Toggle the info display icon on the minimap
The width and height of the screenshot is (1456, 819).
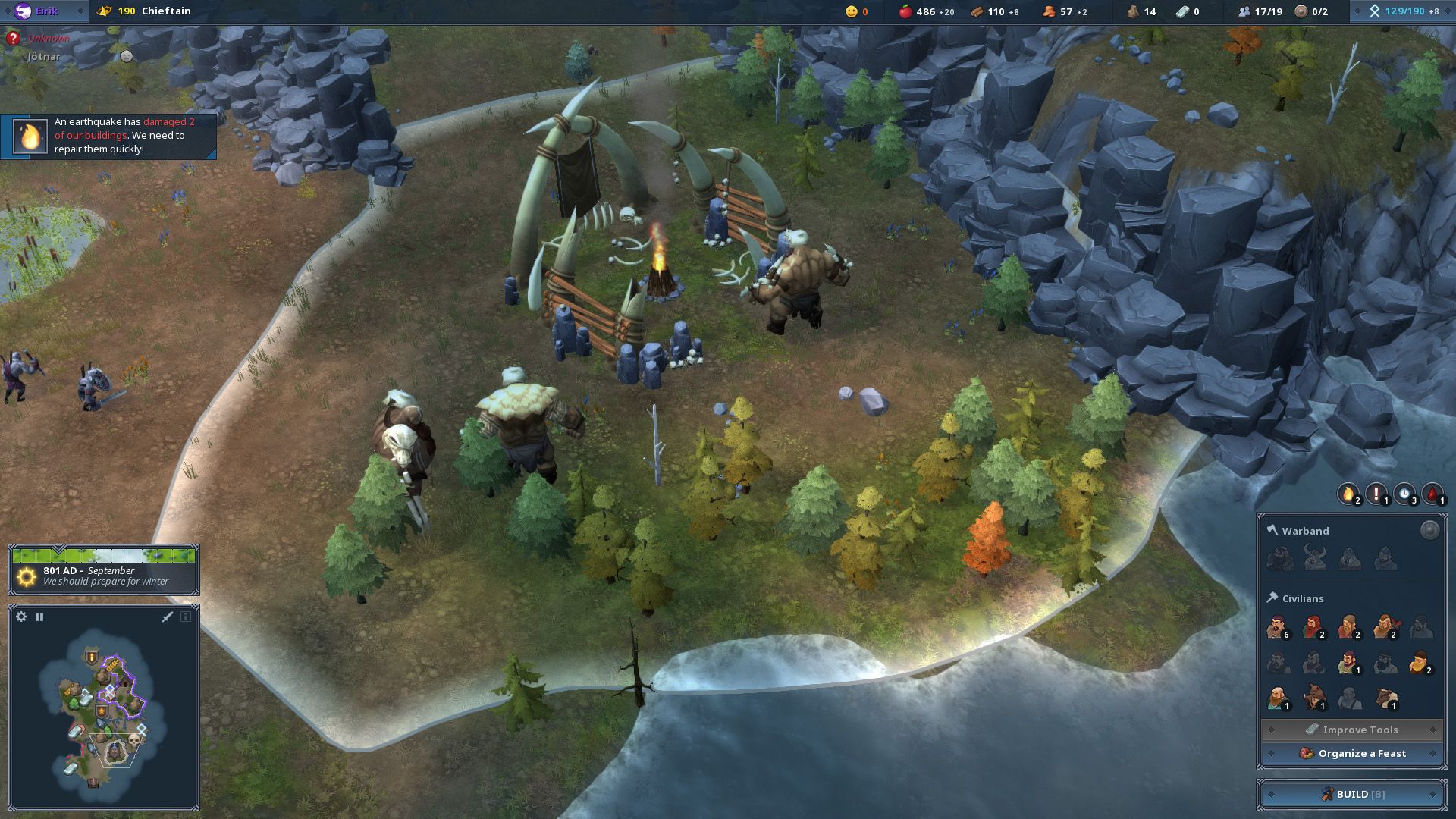click(x=186, y=617)
